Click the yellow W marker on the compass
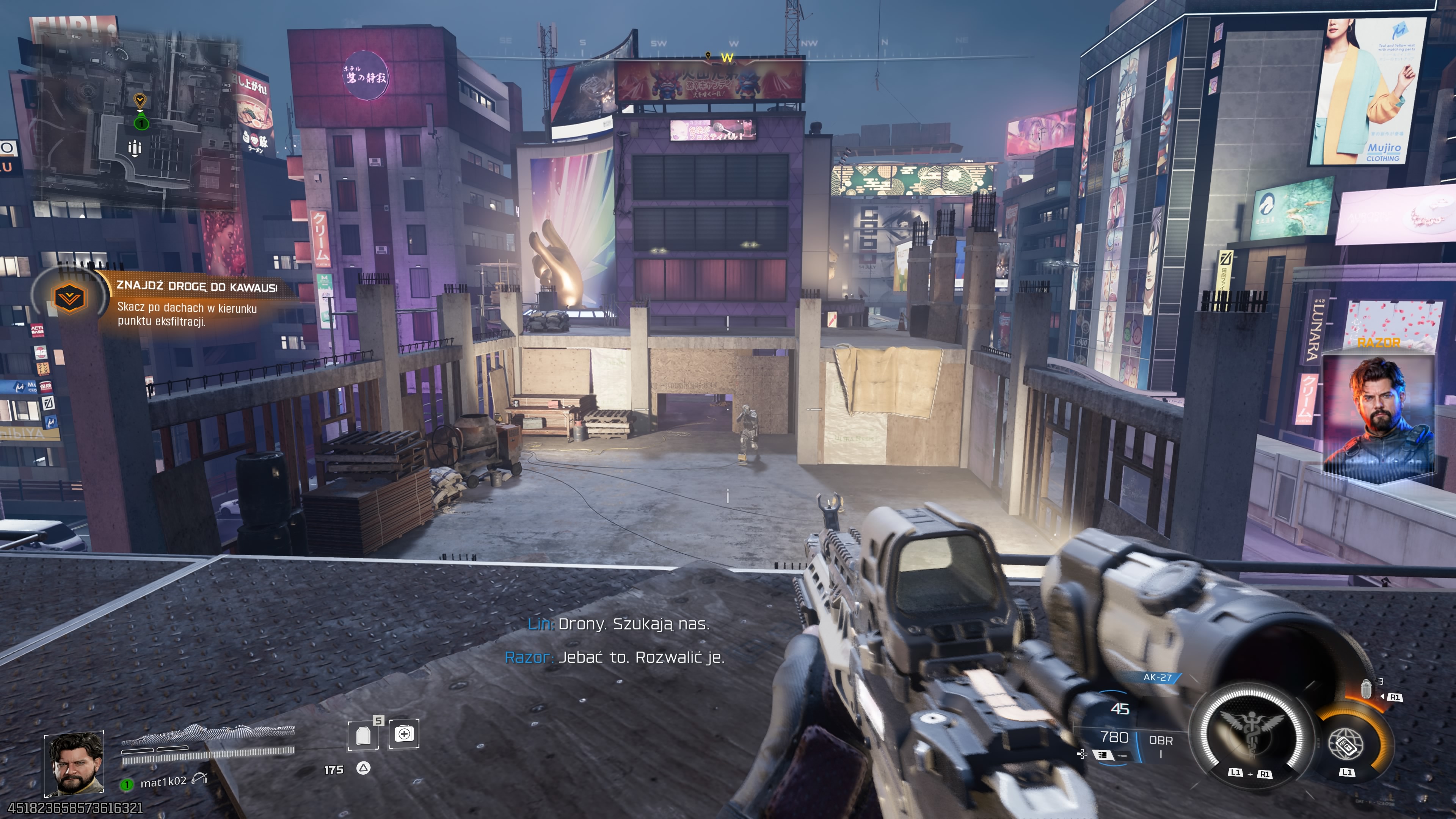Viewport: 1456px width, 819px height. pyautogui.click(x=727, y=58)
